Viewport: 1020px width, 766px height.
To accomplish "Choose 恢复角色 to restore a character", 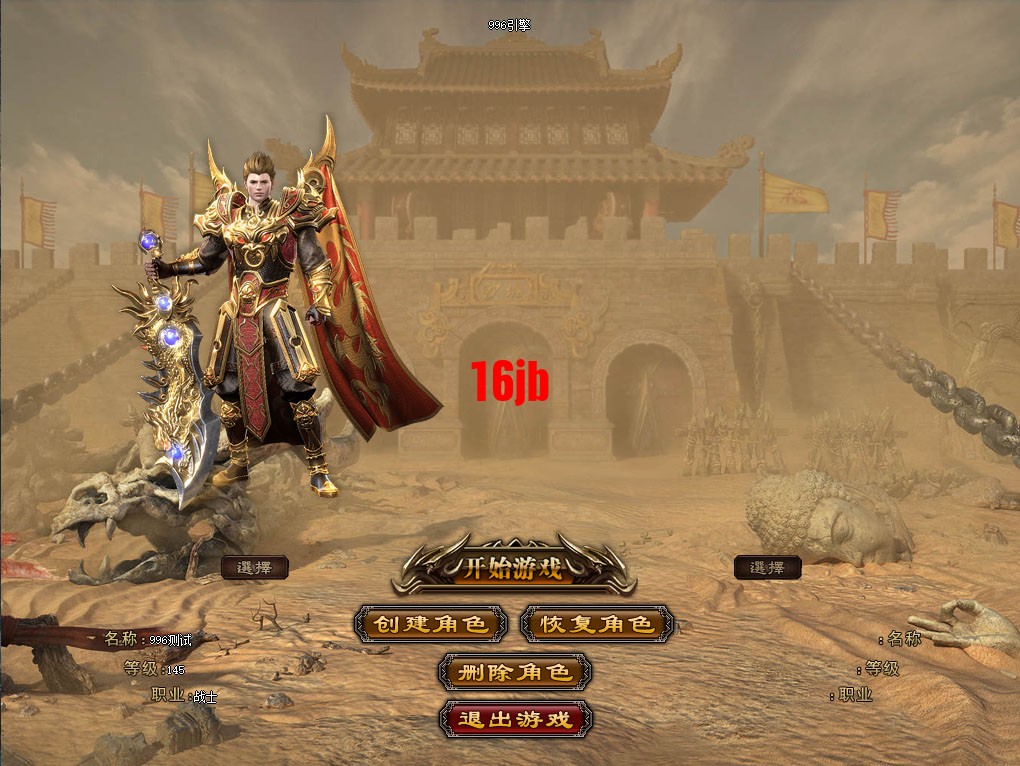I will [596, 625].
